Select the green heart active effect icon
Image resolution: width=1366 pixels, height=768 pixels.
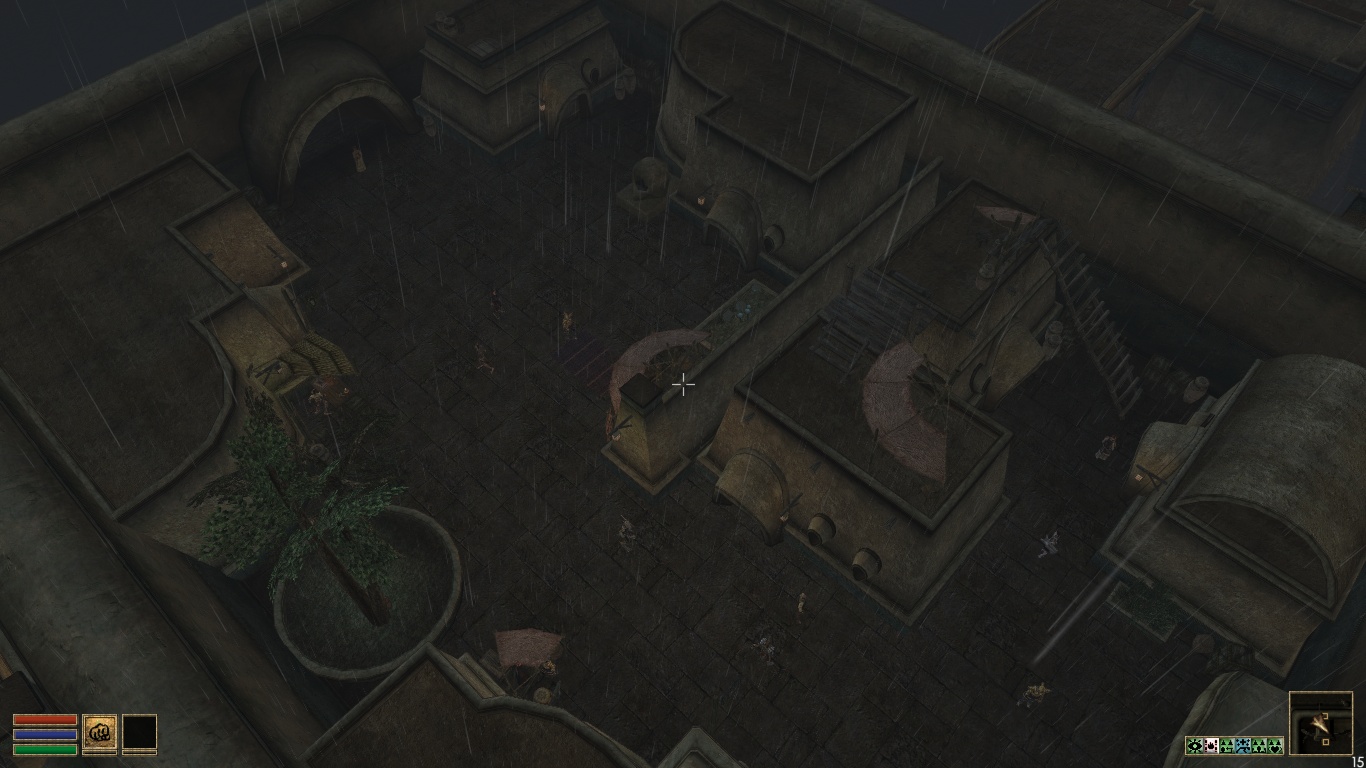pyautogui.click(x=1275, y=746)
